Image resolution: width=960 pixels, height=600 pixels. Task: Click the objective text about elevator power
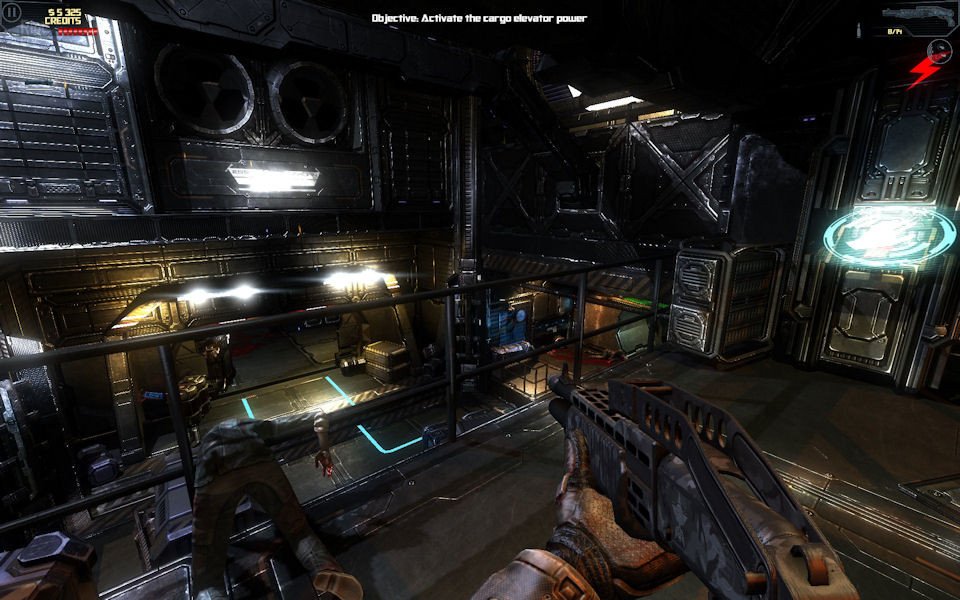tap(479, 18)
